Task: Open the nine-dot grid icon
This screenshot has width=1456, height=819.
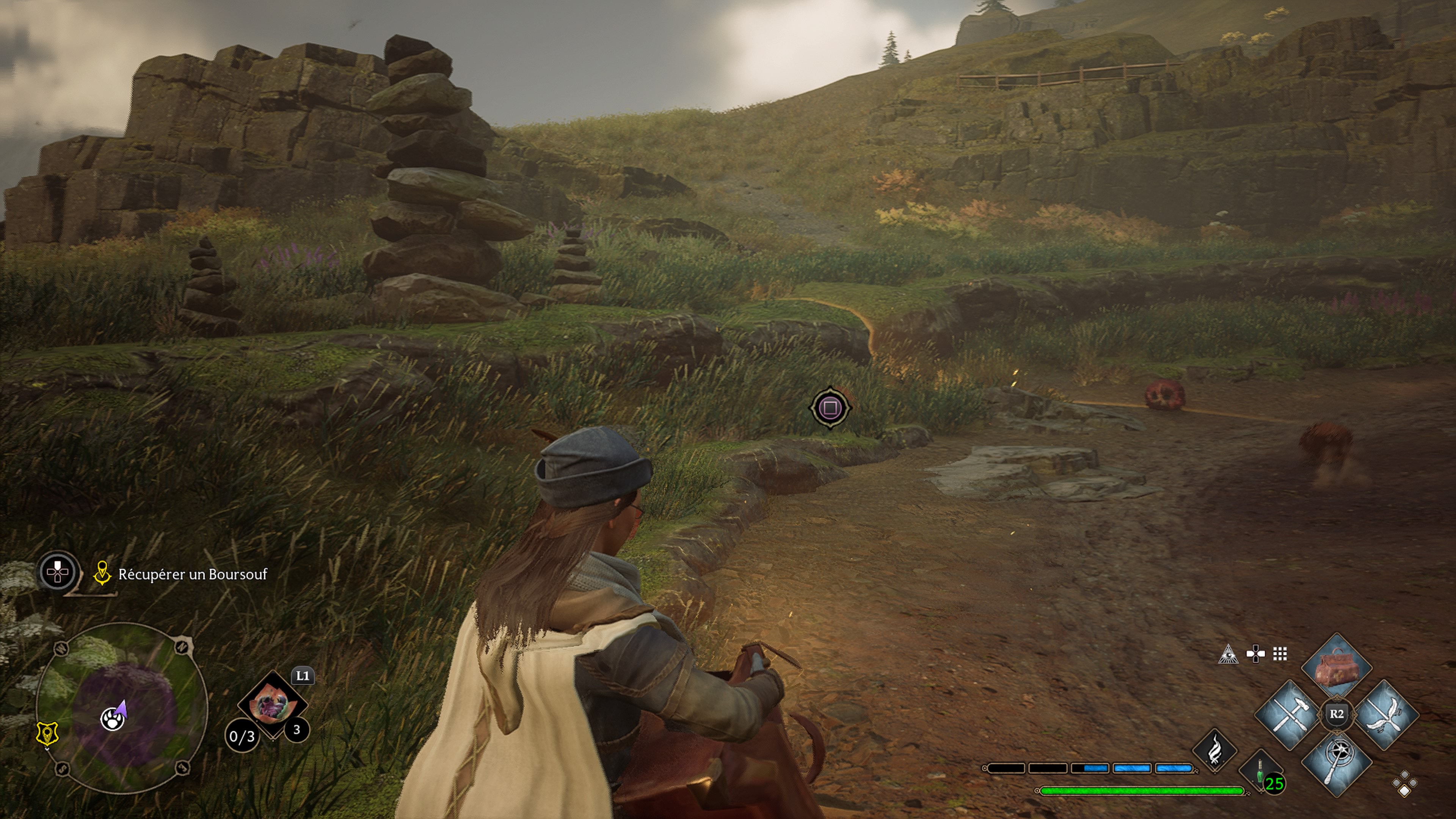Action: click(1280, 654)
